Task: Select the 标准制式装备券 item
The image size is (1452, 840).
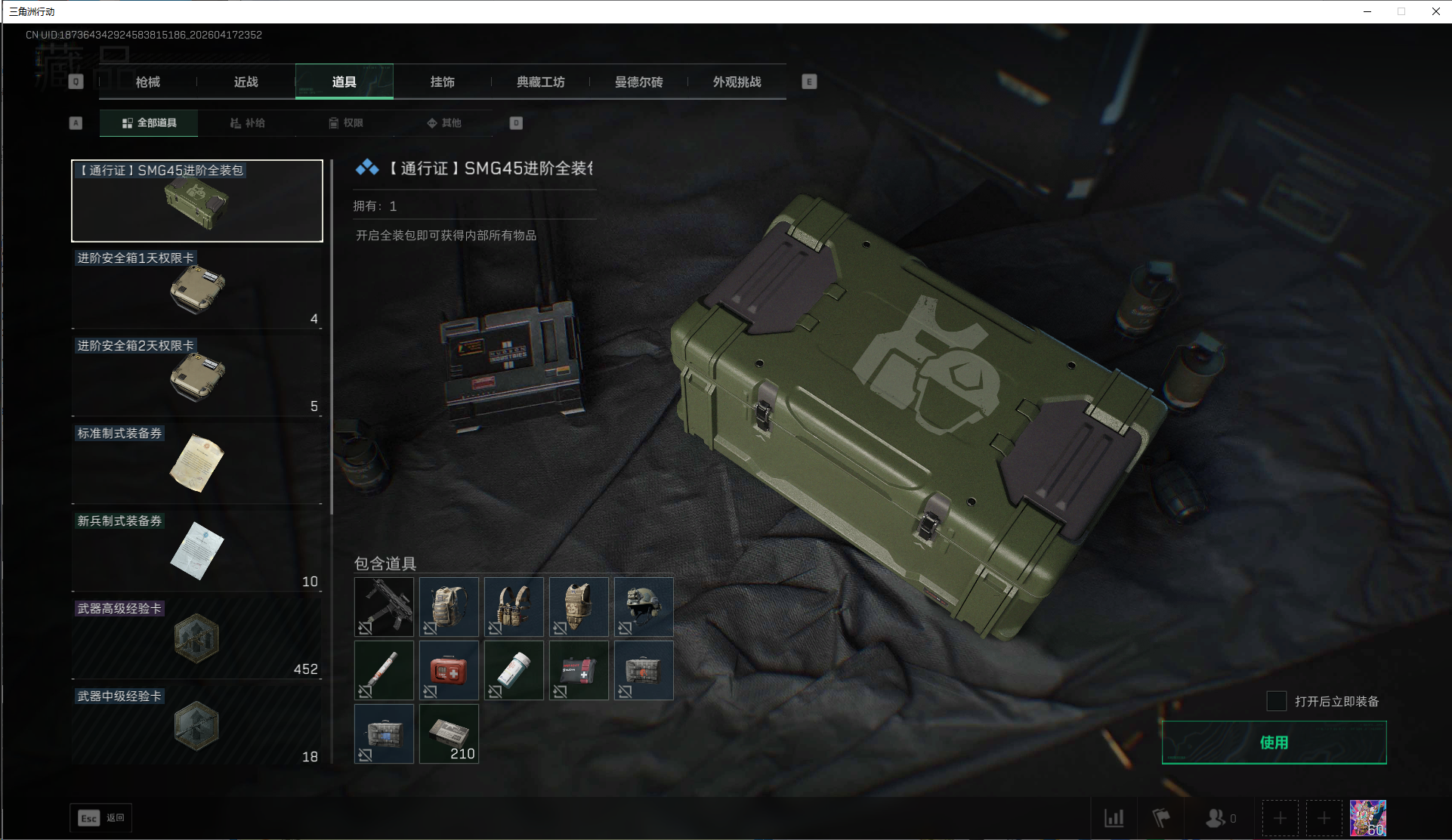Action: pos(196,464)
